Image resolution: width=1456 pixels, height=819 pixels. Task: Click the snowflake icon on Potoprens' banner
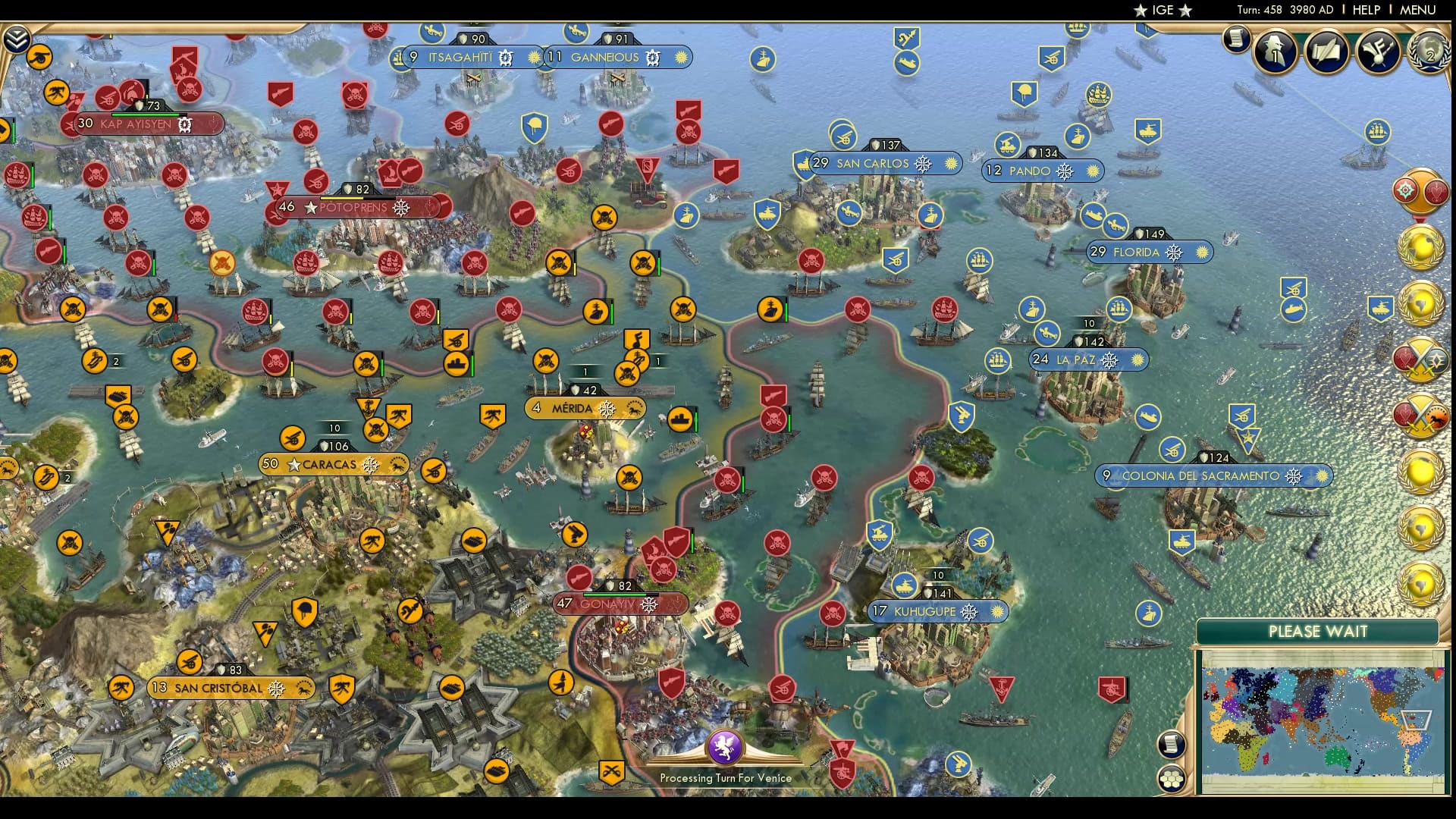click(402, 206)
